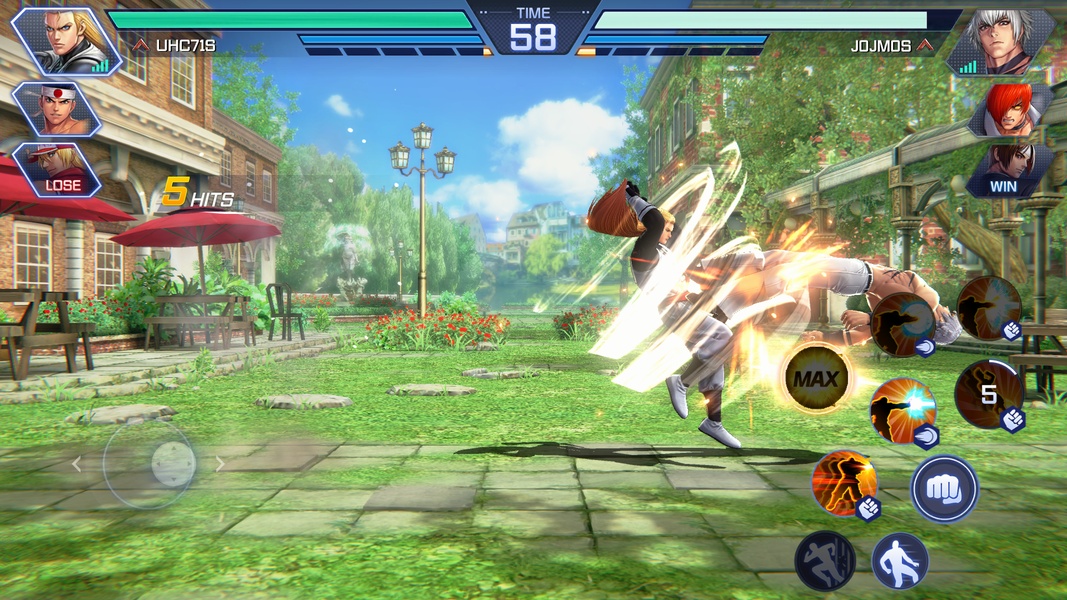Tap the running figure dash button
1067x600 pixels.
point(825,561)
